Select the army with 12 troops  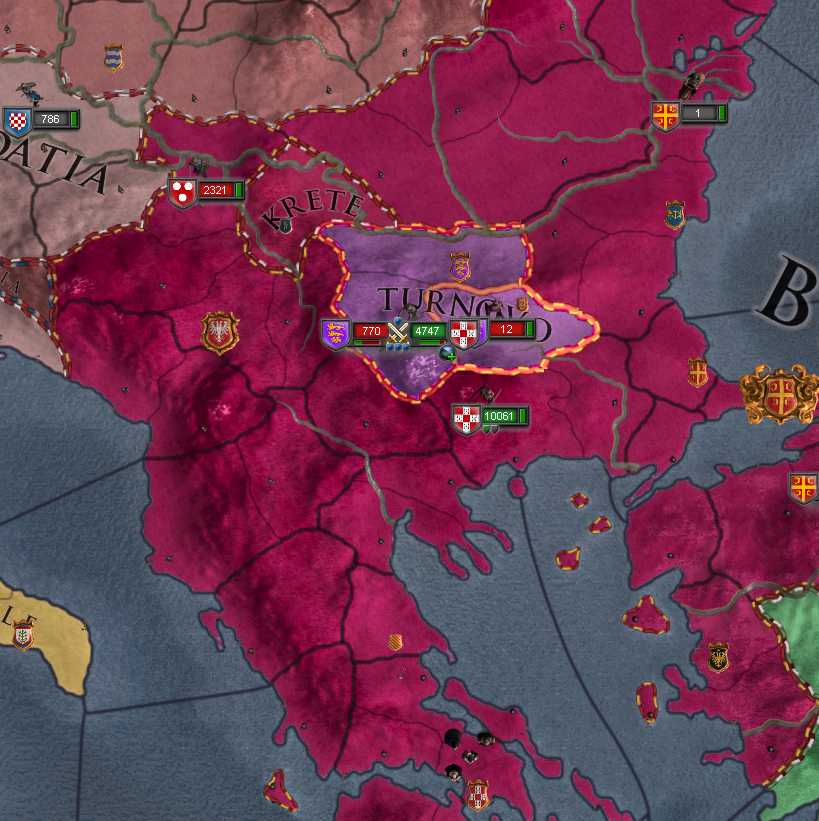coord(508,329)
